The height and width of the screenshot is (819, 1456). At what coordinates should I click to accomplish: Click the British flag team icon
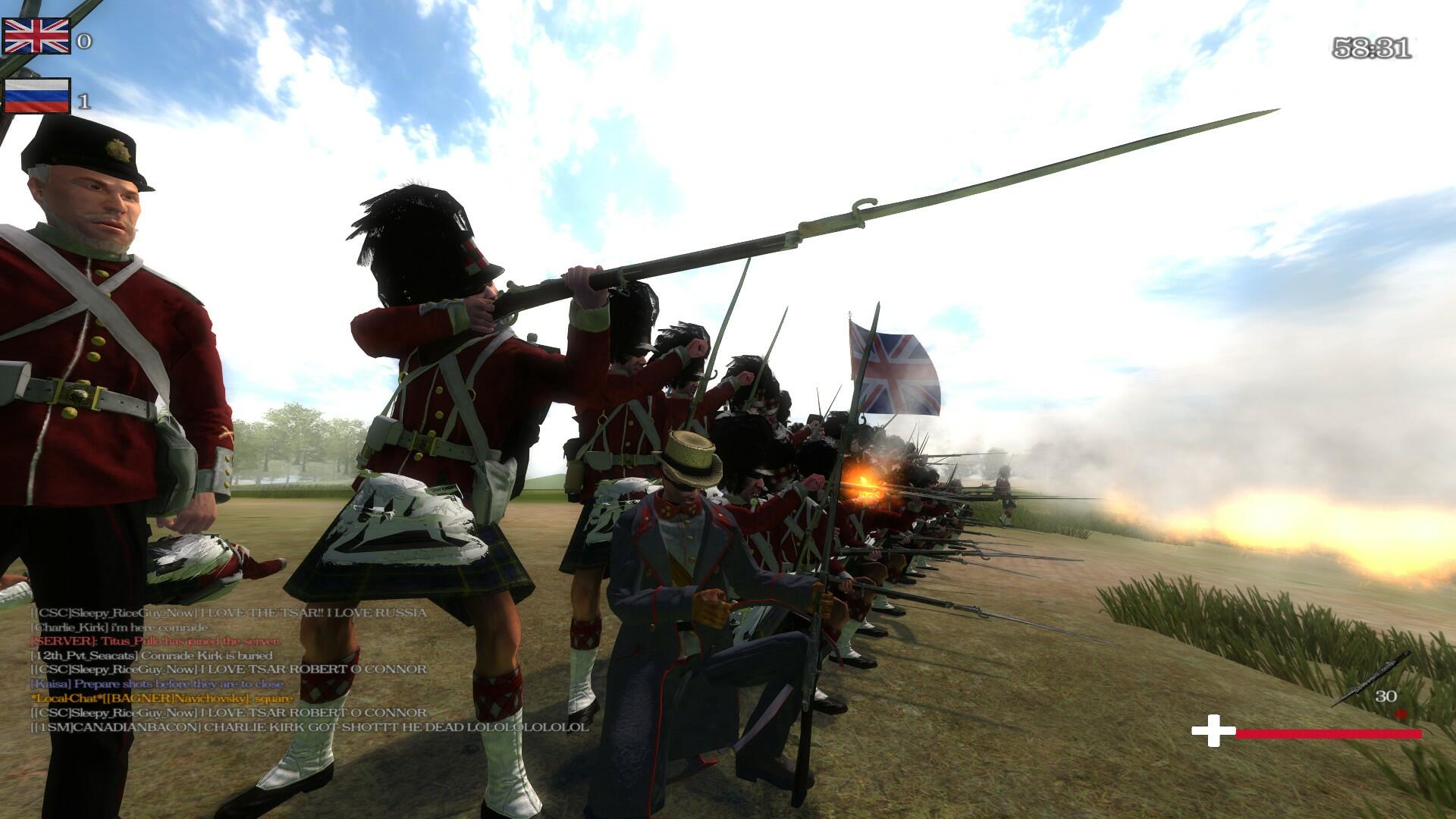click(36, 36)
